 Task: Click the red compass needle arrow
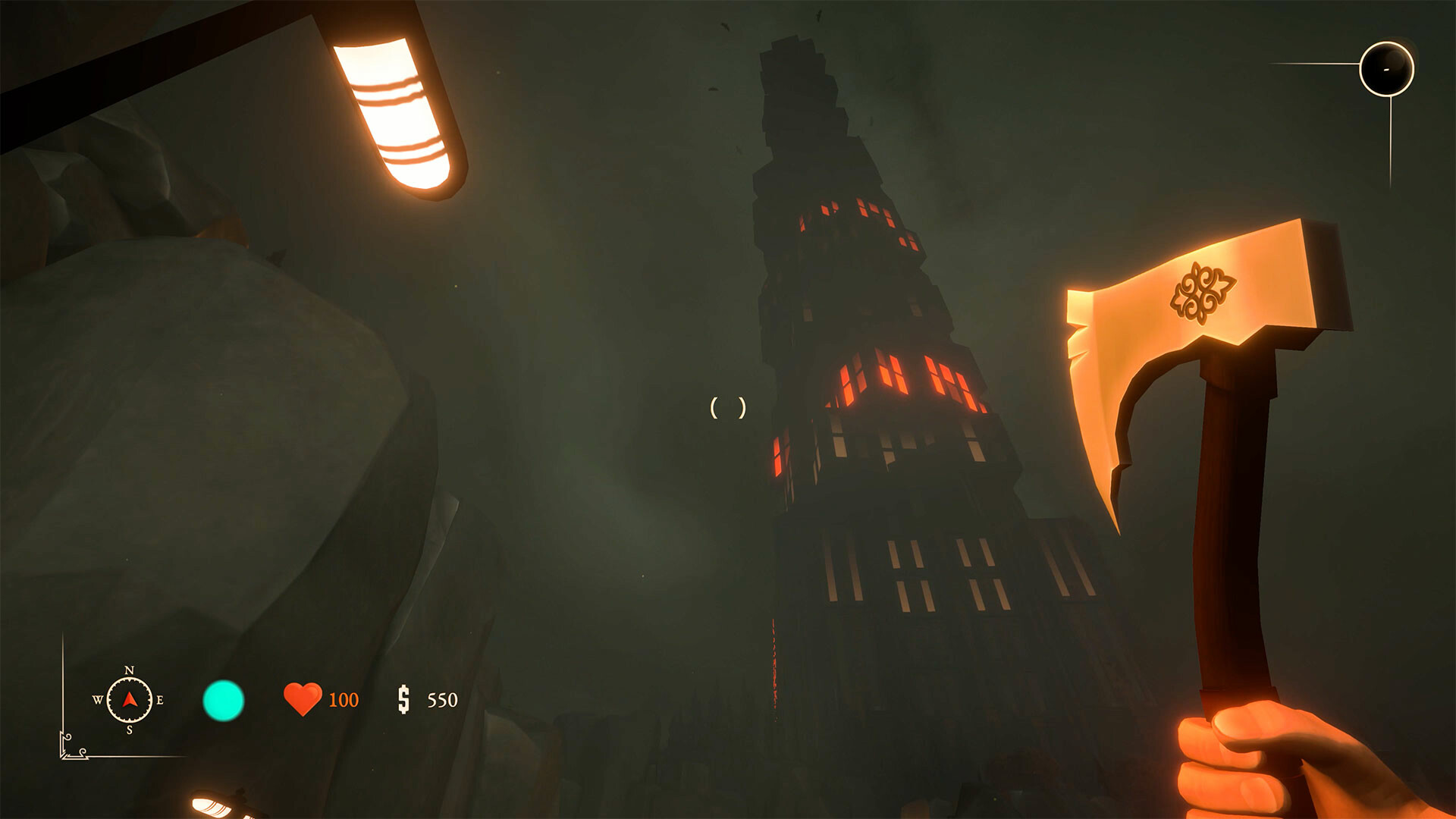129,701
